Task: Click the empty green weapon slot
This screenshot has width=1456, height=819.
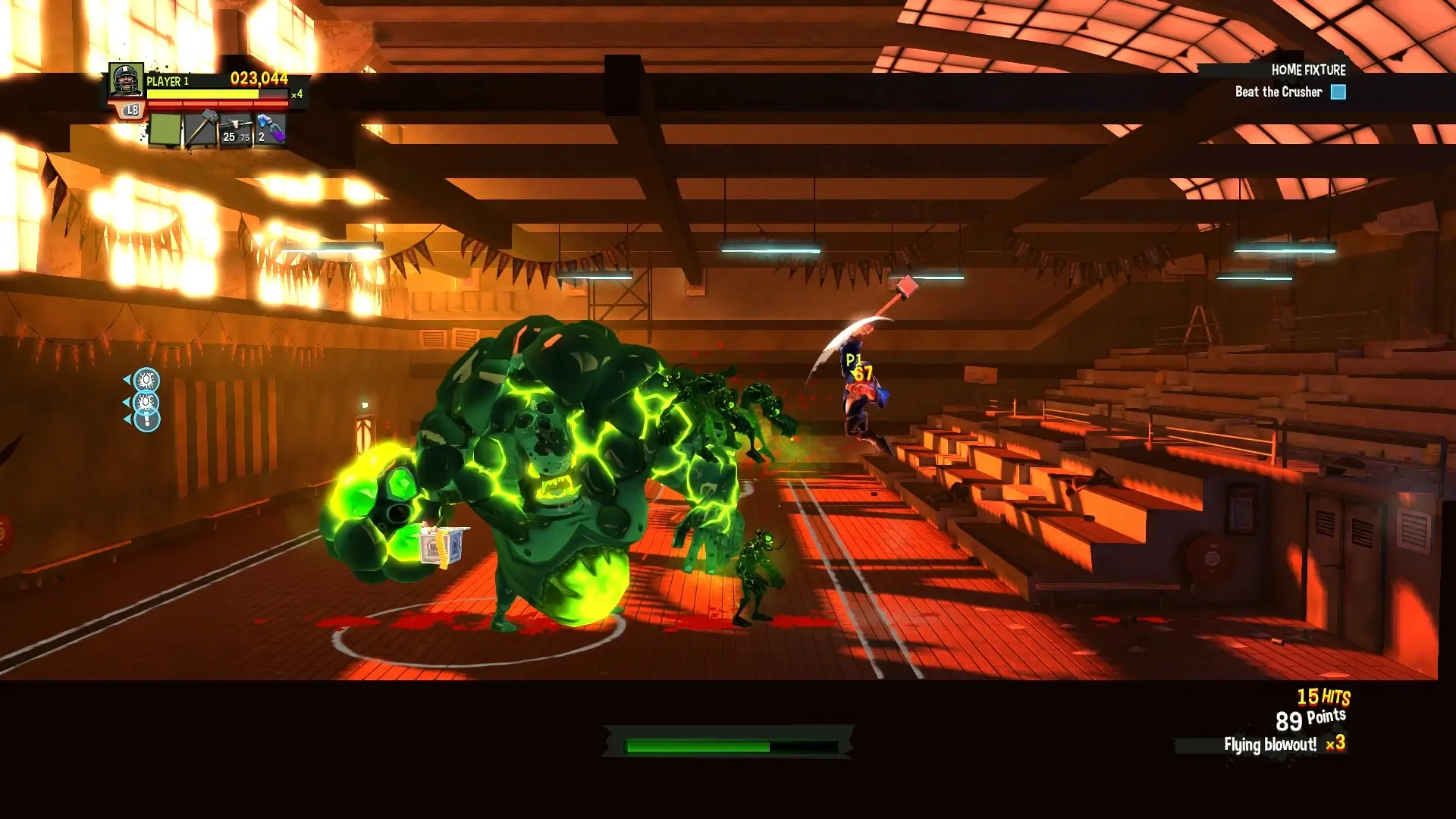Action: [x=165, y=129]
